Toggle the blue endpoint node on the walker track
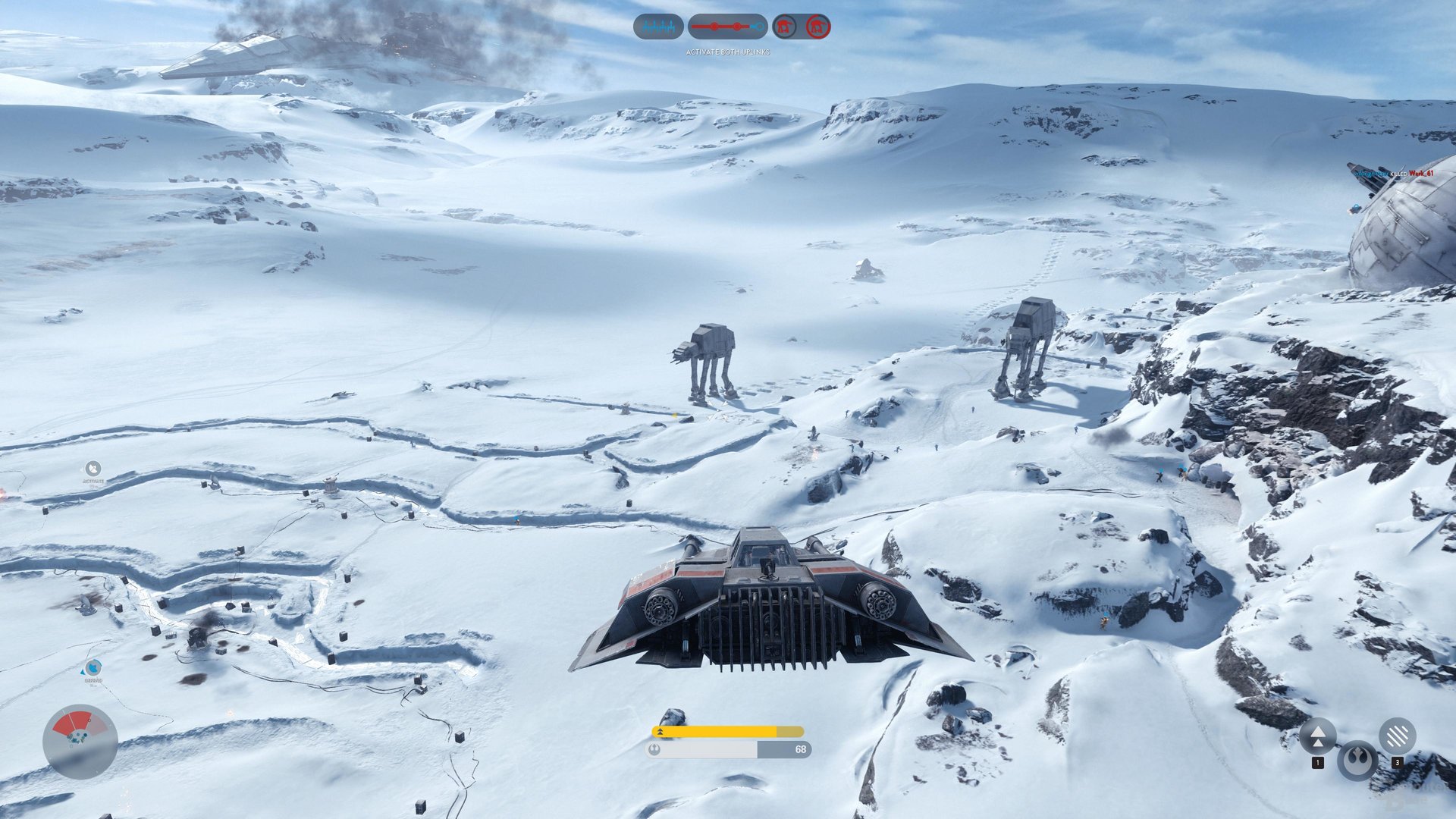1456x819 pixels. pos(760,27)
